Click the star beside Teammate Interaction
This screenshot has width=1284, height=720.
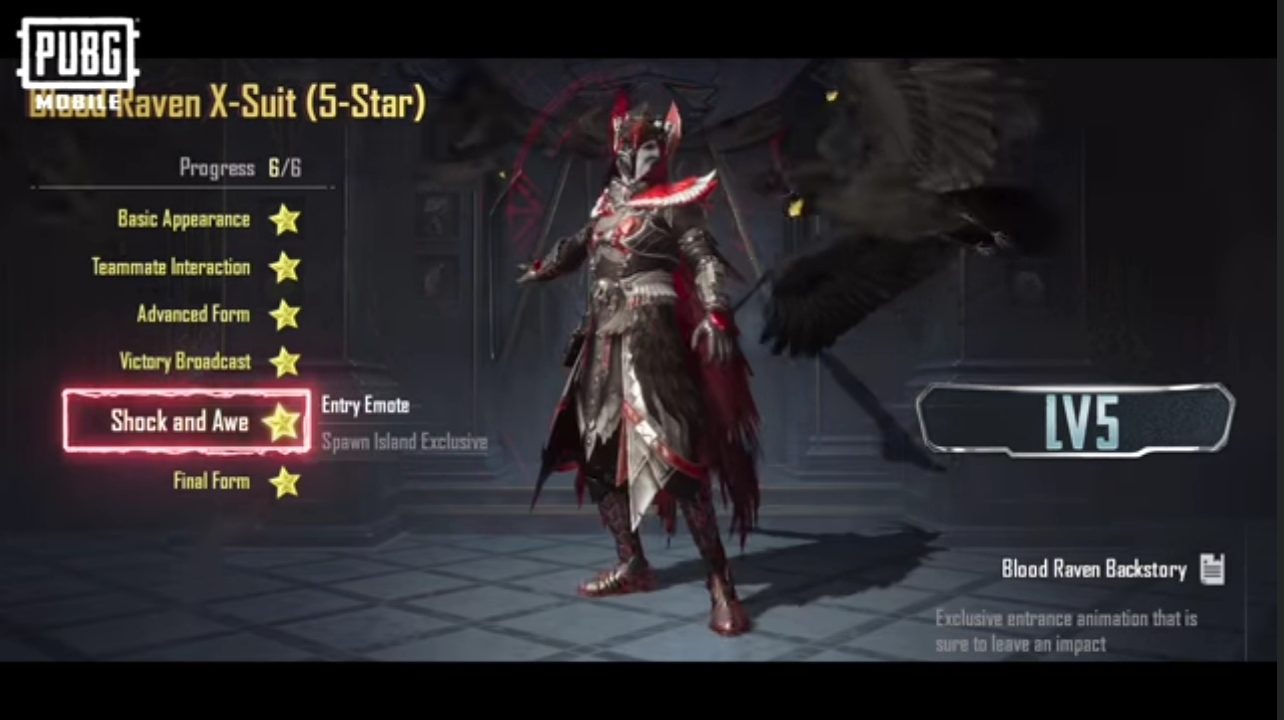pyautogui.click(x=286, y=267)
